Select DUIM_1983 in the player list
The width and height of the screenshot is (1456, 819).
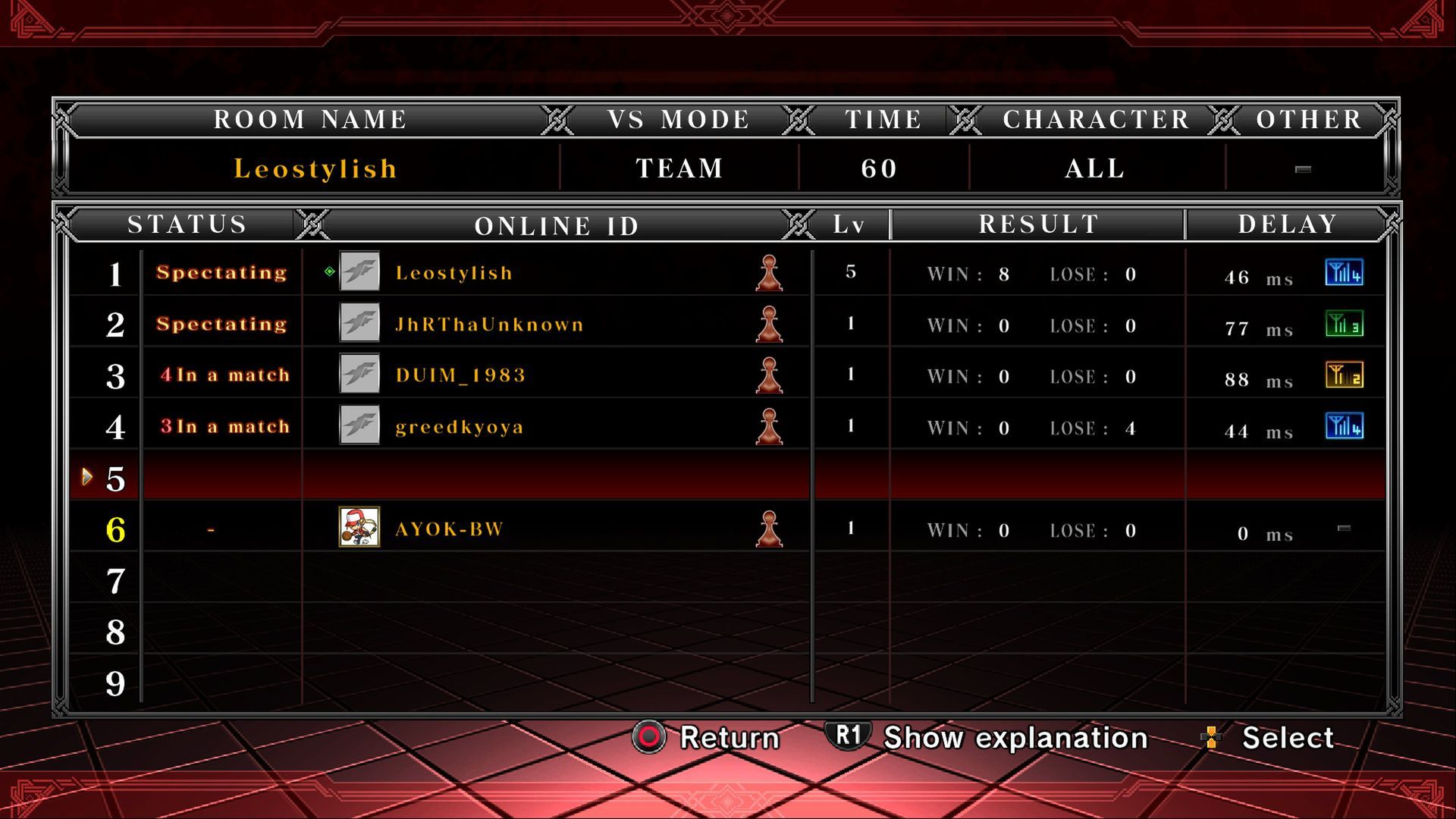point(460,375)
